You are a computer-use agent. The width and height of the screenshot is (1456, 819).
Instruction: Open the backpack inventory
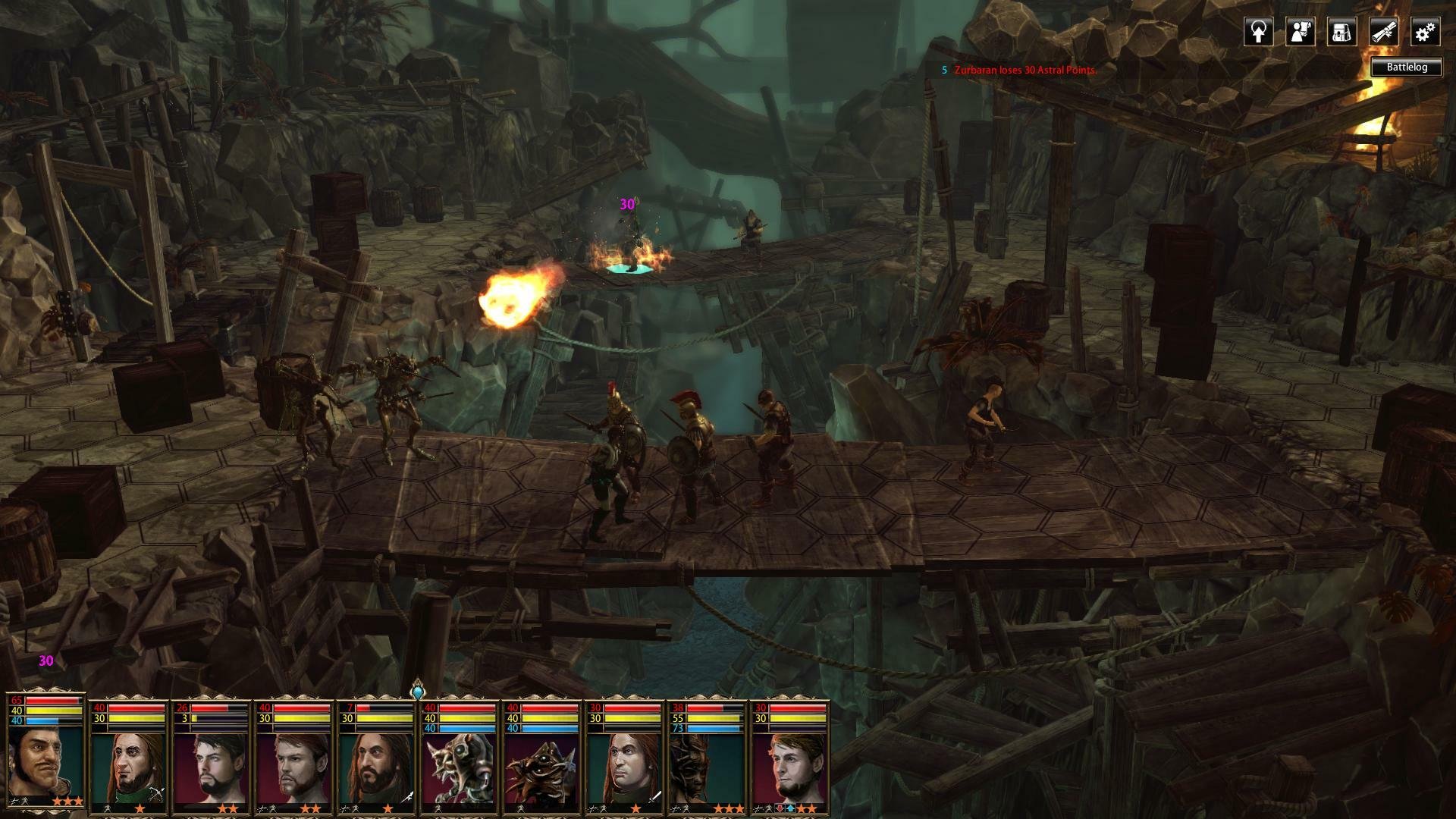coord(1341,32)
